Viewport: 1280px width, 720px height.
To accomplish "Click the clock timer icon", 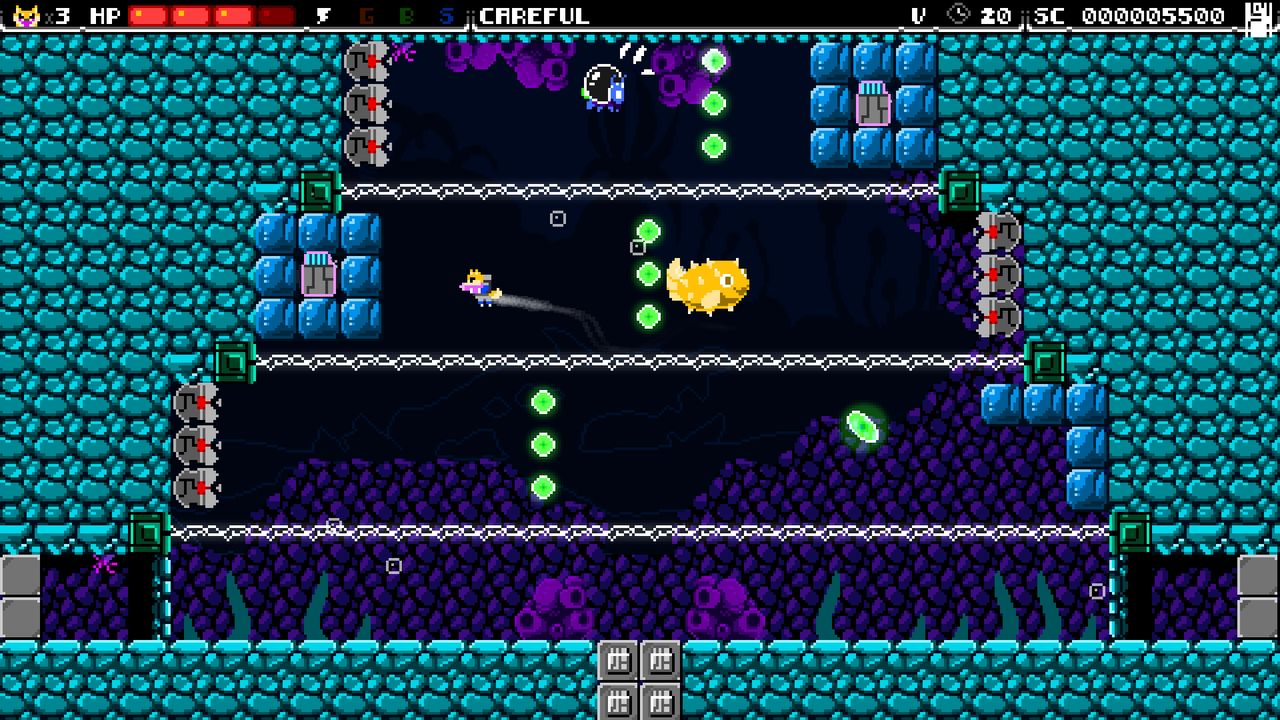I will [x=959, y=15].
